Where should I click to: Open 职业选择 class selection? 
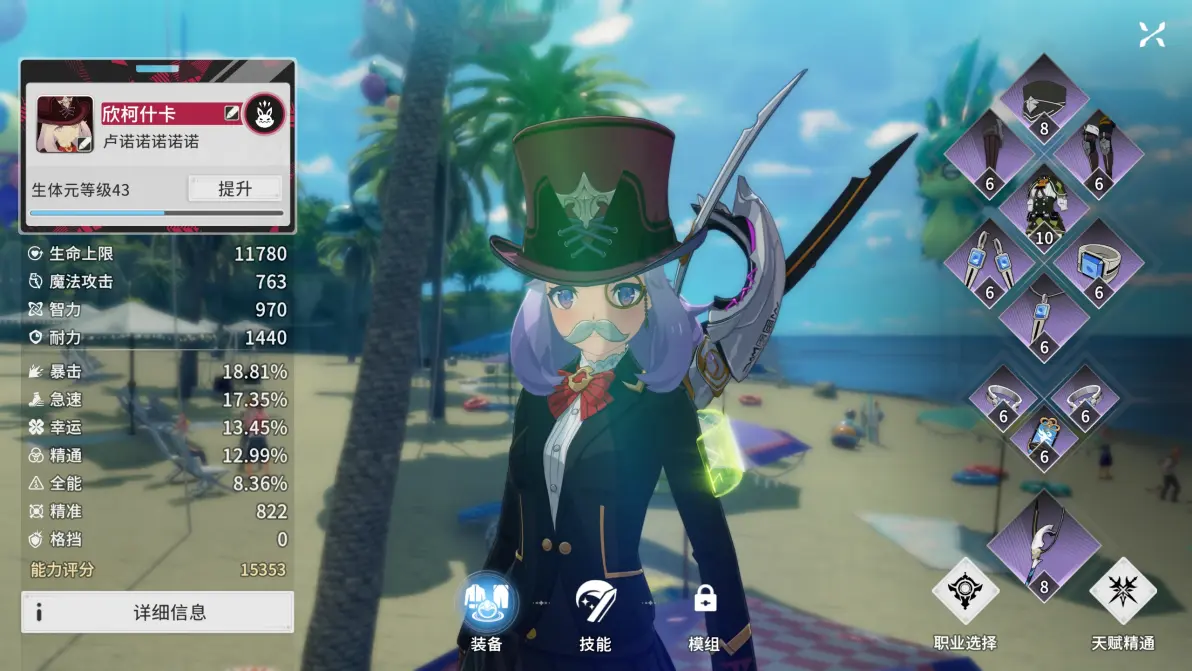(965, 600)
